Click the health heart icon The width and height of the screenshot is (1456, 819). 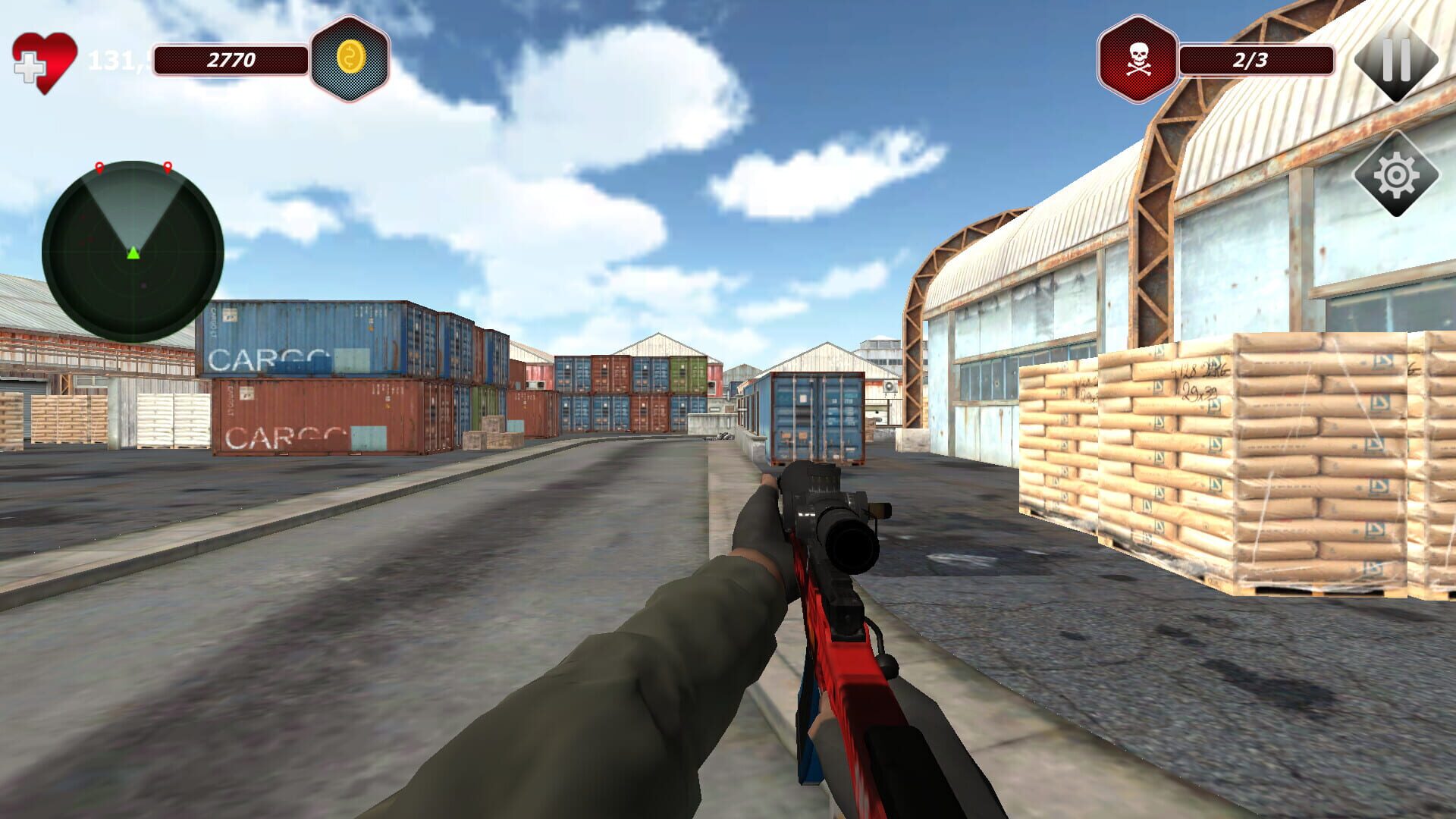click(x=55, y=55)
